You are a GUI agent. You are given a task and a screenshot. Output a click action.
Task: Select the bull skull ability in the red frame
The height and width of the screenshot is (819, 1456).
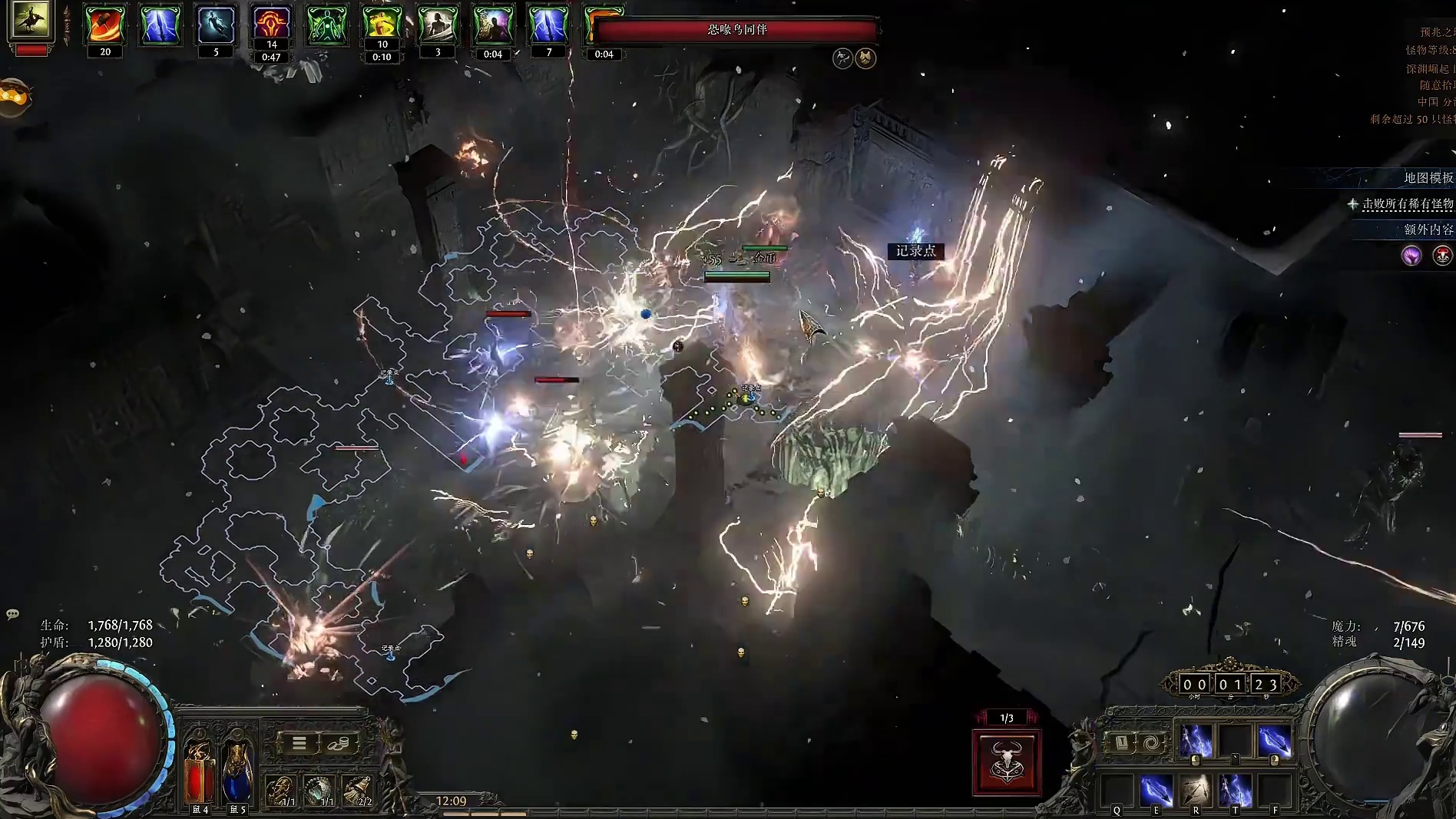1007,762
